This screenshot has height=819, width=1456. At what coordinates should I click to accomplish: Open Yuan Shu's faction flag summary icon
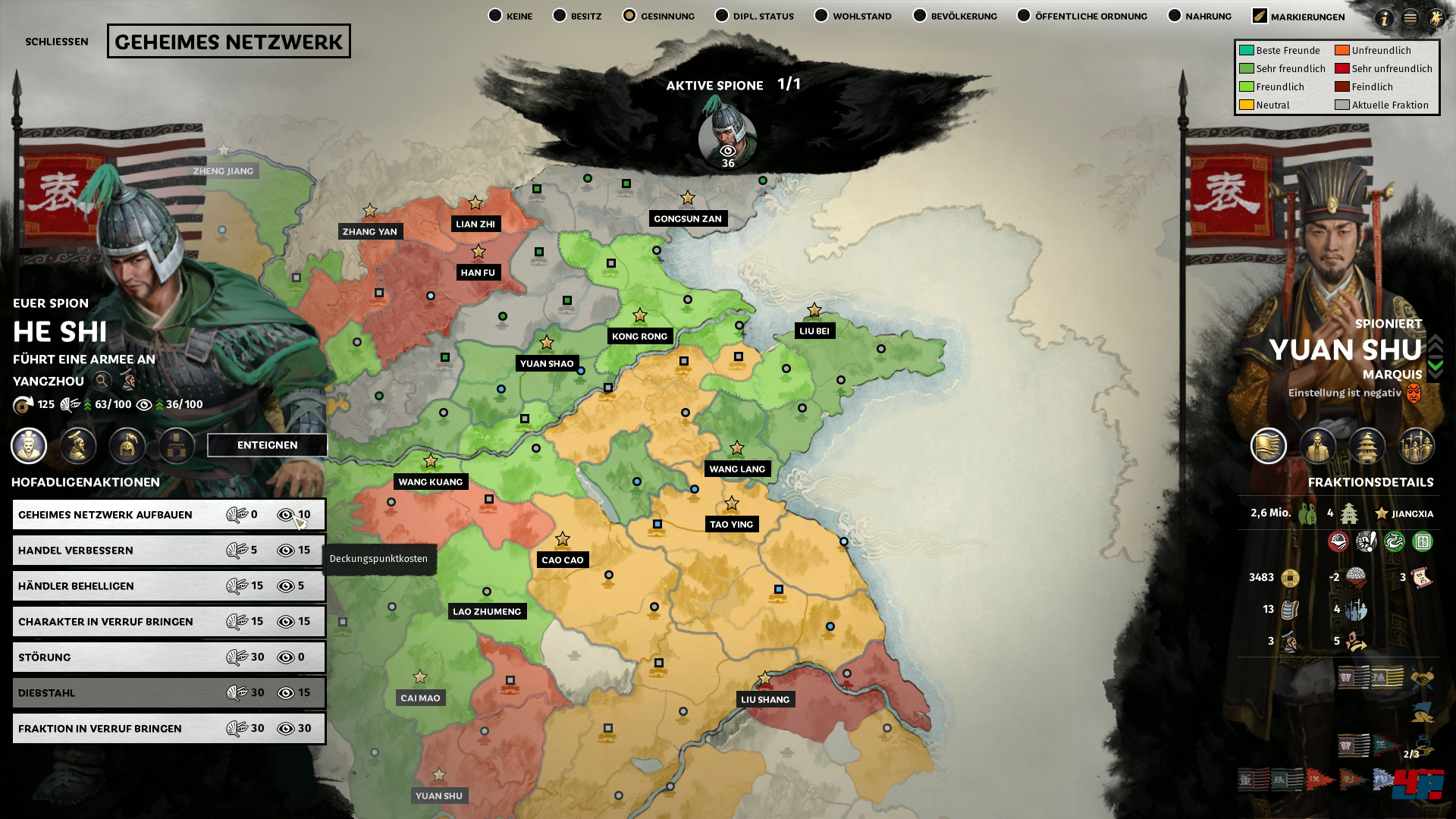tap(1268, 447)
